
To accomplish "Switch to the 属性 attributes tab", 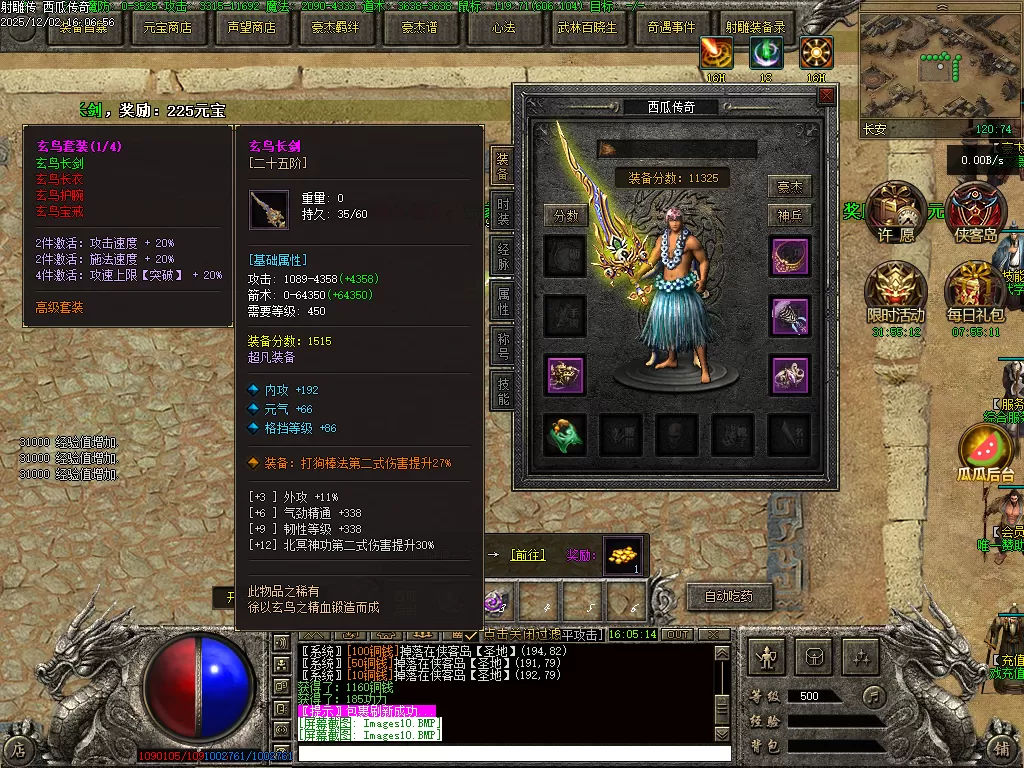I will tap(503, 301).
